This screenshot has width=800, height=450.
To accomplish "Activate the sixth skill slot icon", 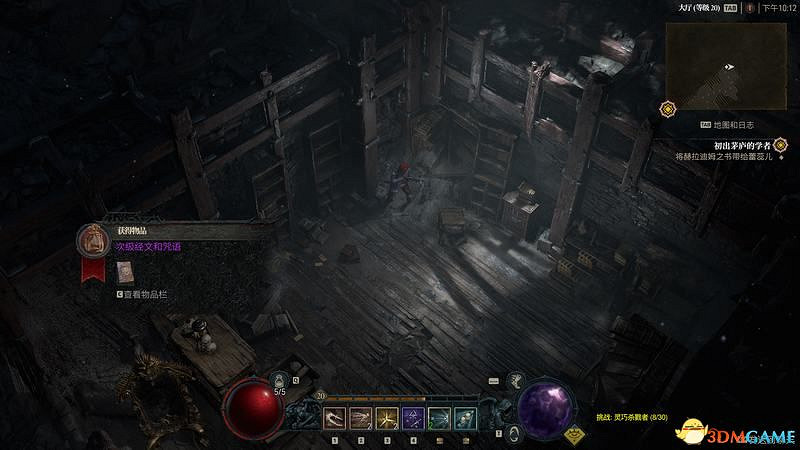I will 465,417.
